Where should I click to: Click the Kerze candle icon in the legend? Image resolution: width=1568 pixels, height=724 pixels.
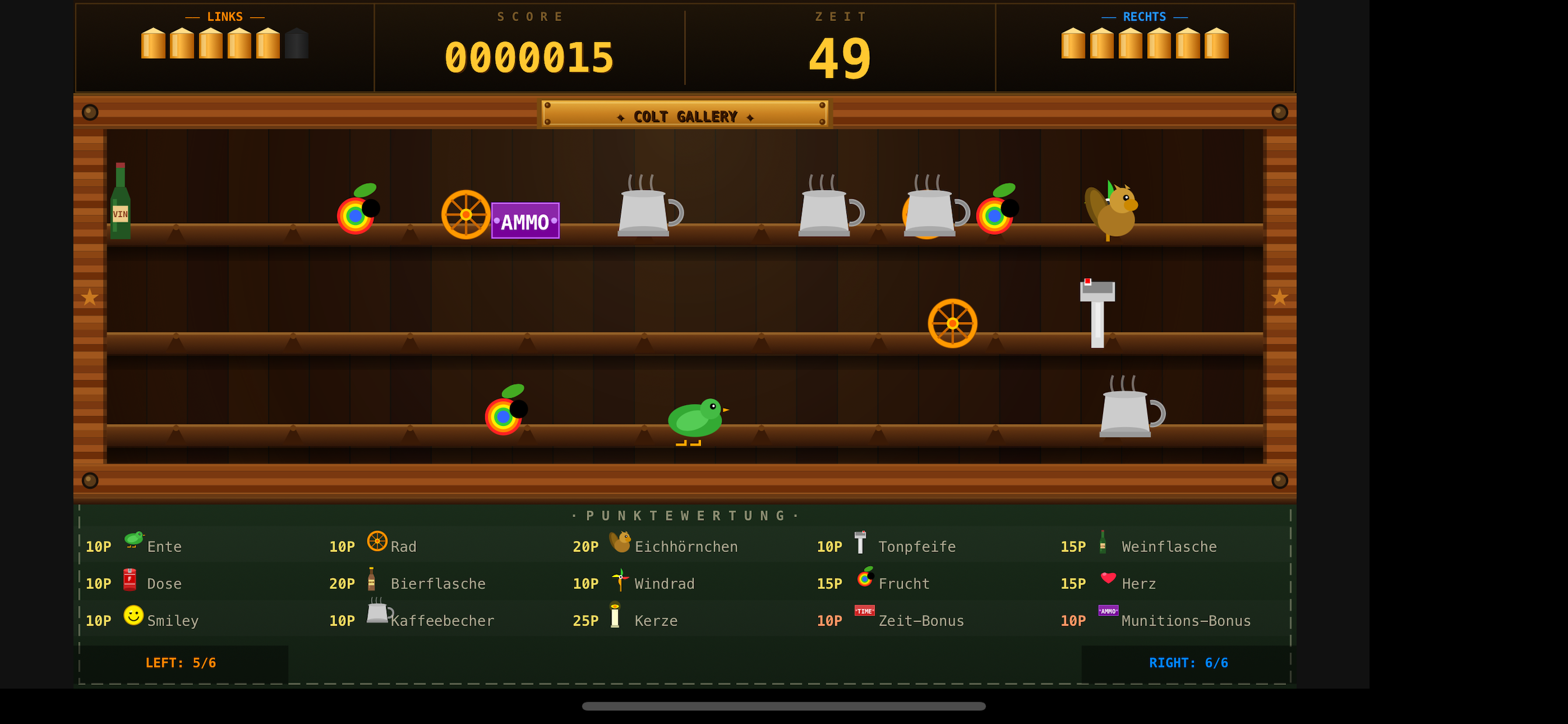tap(617, 616)
